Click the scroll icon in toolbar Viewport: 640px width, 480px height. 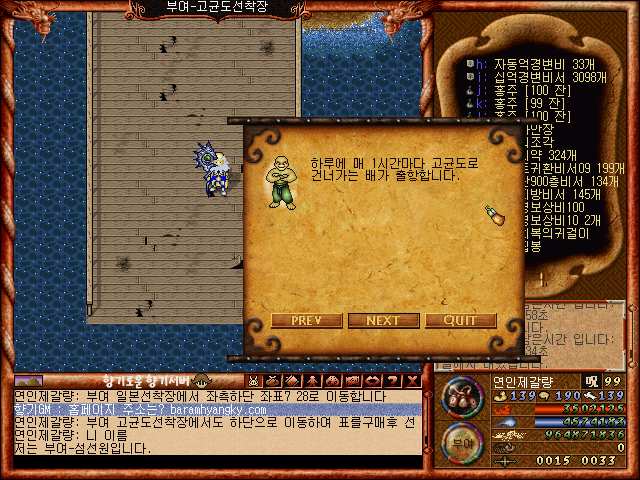[291, 381]
